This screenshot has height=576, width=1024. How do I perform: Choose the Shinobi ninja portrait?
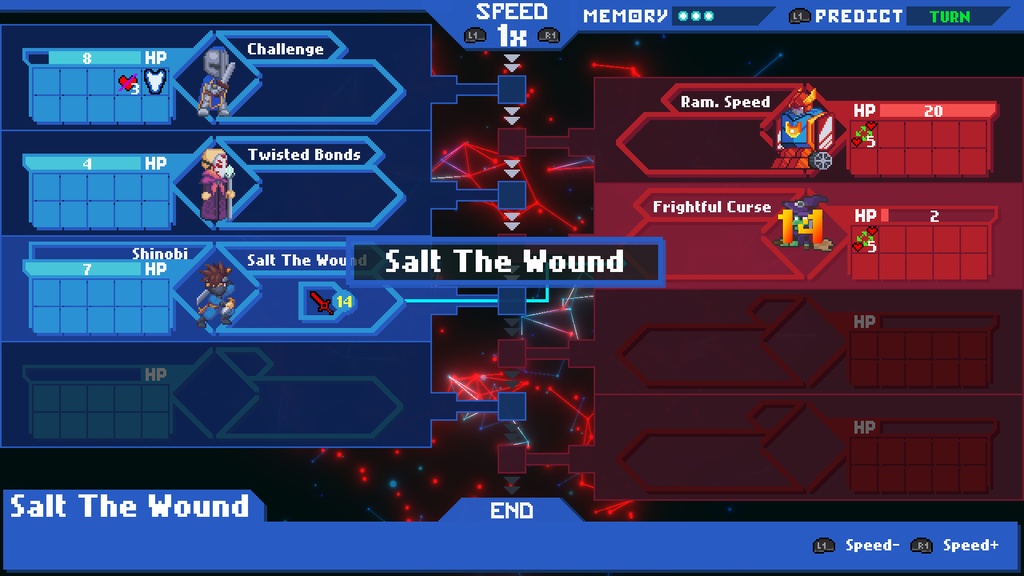pos(216,292)
